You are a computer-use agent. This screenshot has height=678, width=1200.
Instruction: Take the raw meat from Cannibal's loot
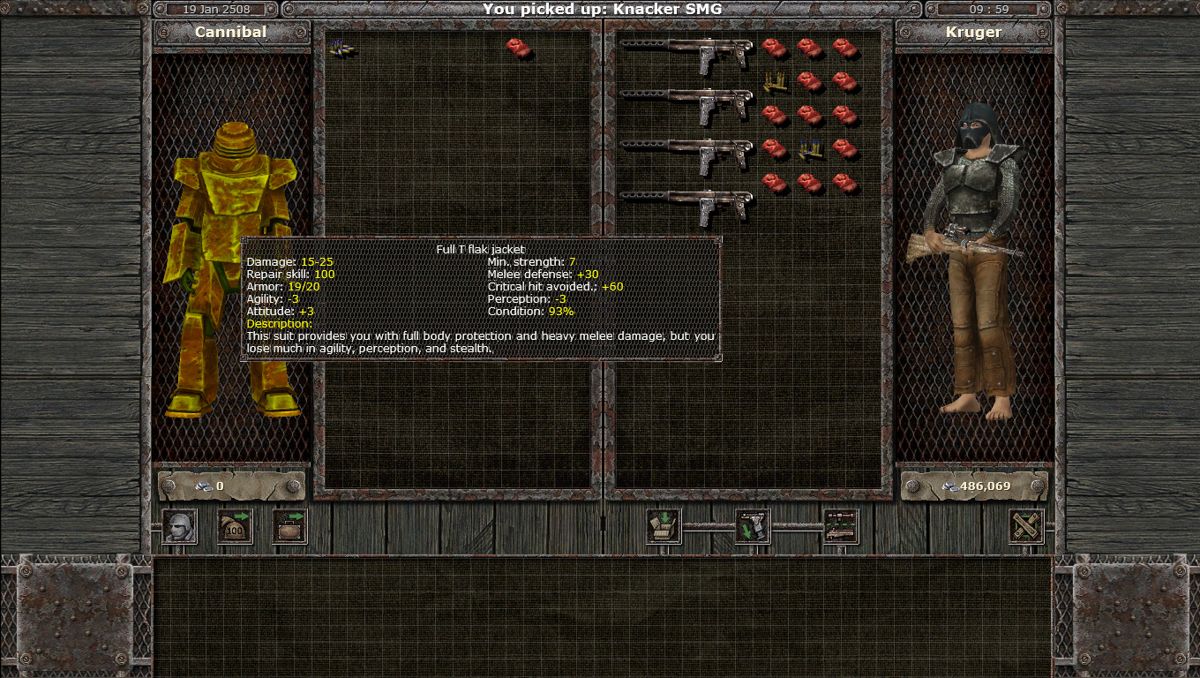pos(517,47)
